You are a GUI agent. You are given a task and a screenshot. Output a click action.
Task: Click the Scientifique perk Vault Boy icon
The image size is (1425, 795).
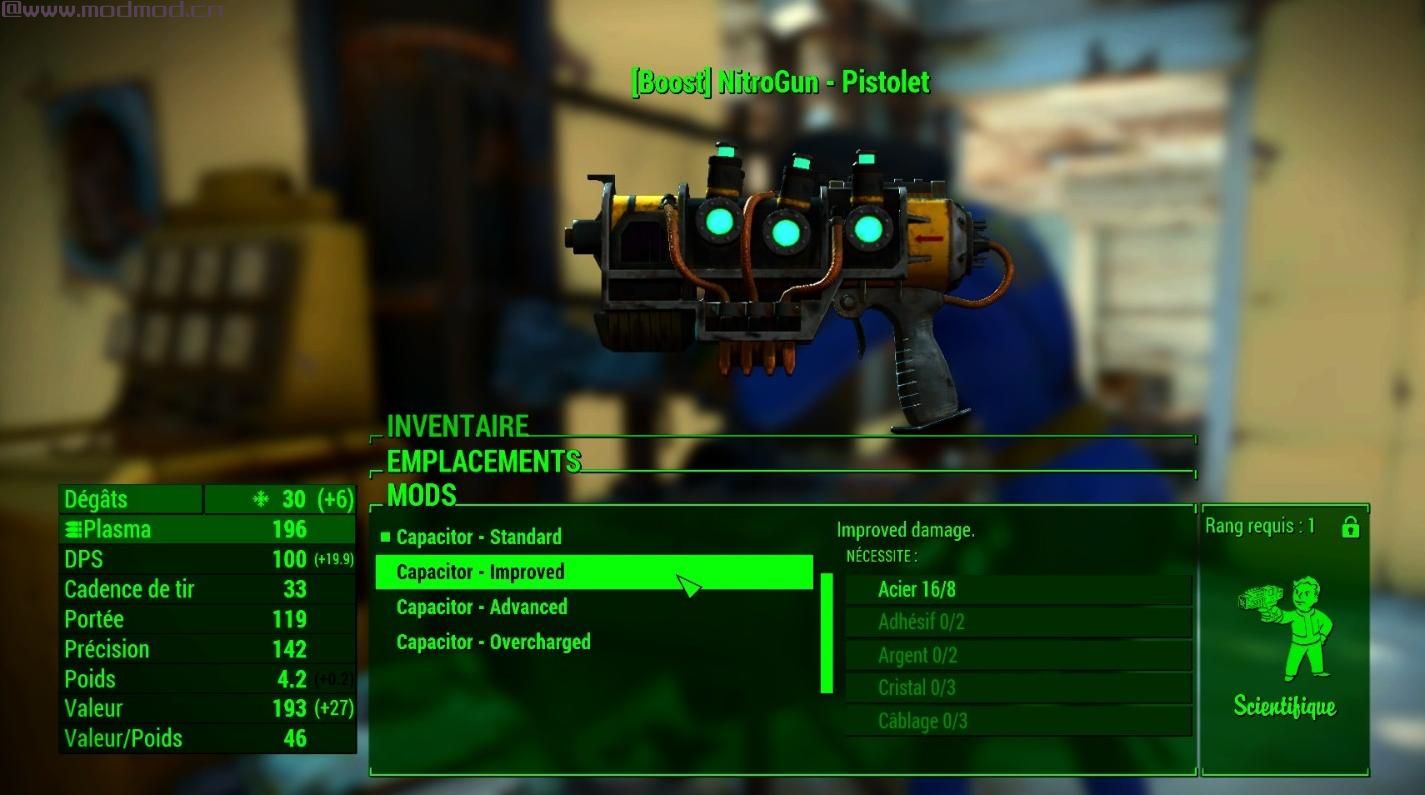(x=1285, y=626)
